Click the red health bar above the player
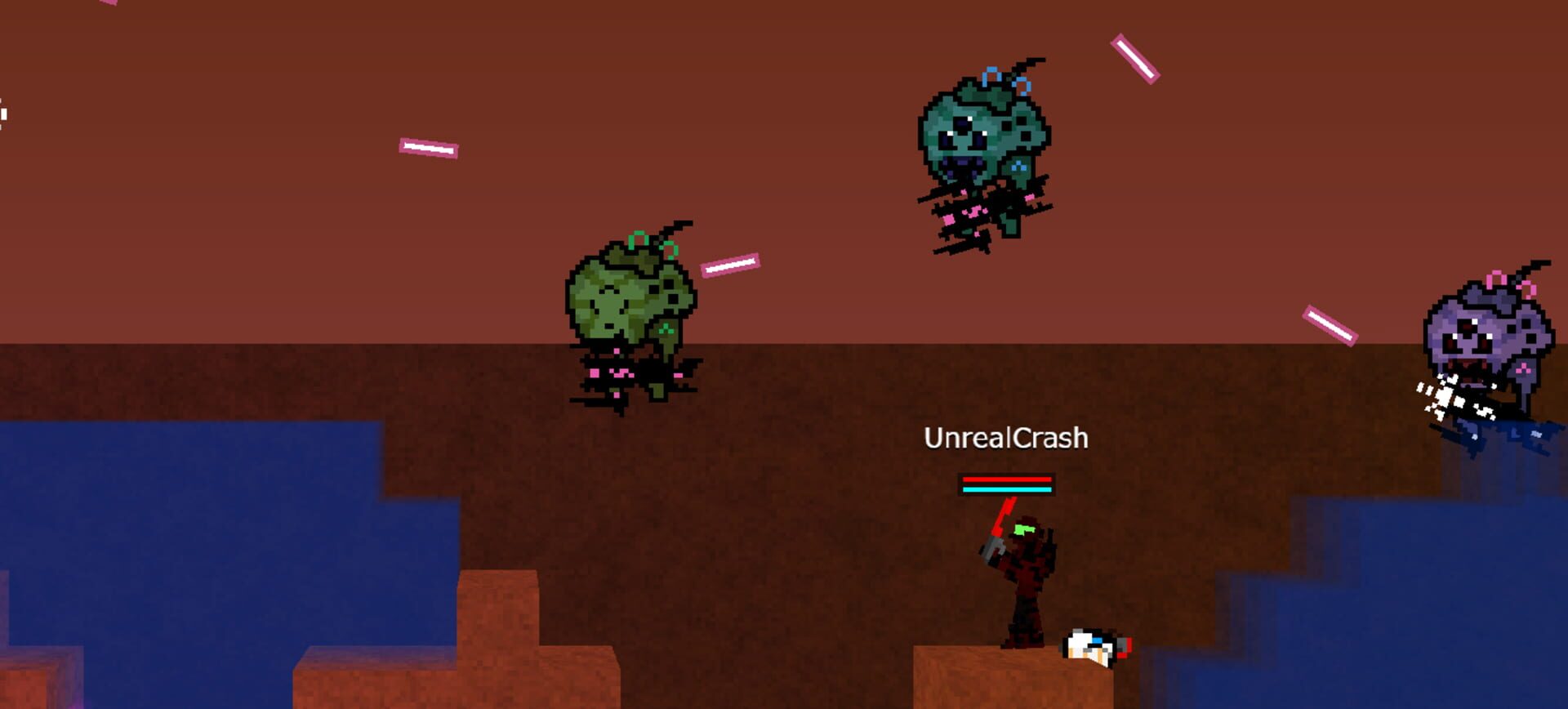The height and width of the screenshot is (709, 1568). click(x=1004, y=480)
